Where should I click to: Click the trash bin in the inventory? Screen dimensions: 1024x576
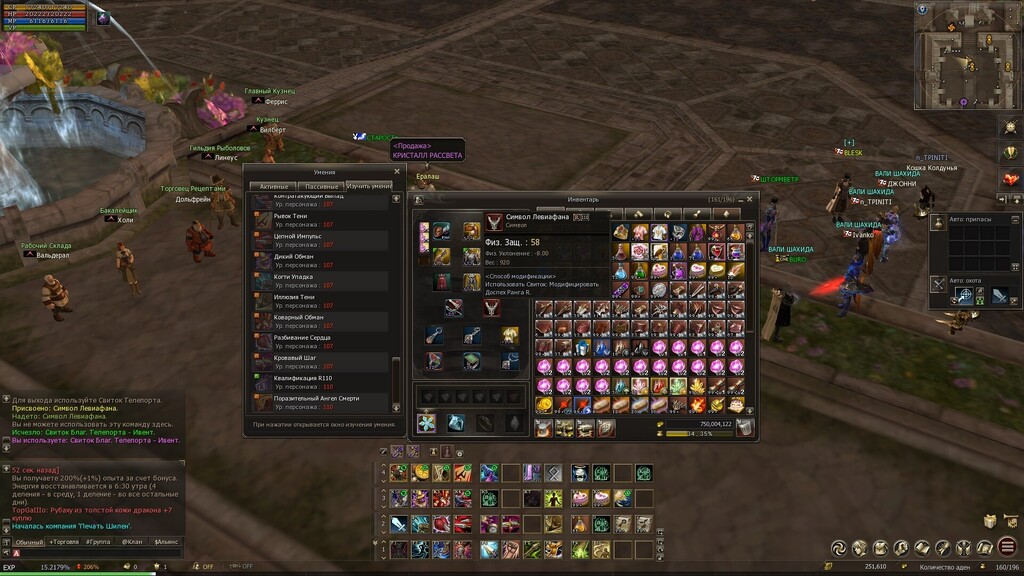[x=744, y=428]
